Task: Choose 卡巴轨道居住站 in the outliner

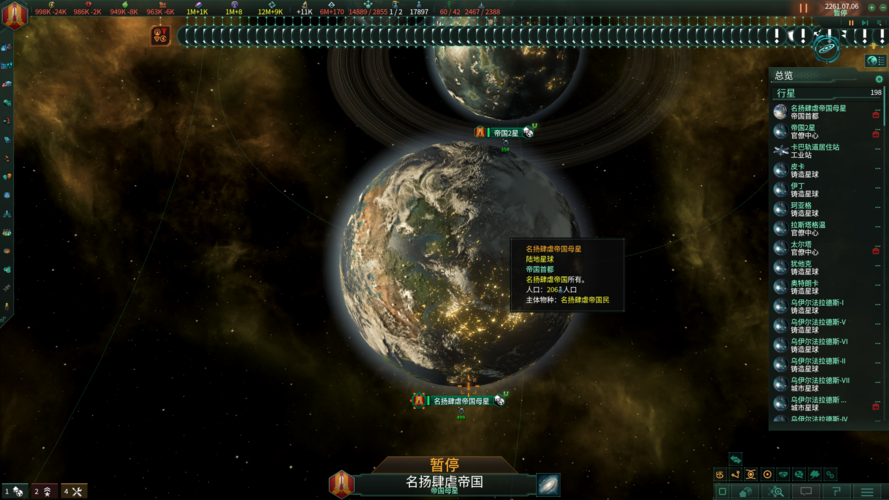Action: tap(815, 151)
